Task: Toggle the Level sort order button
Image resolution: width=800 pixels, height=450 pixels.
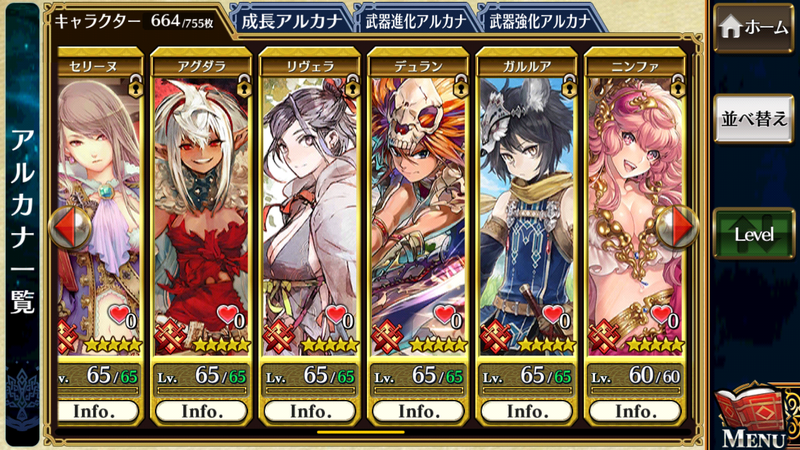Action: (754, 233)
